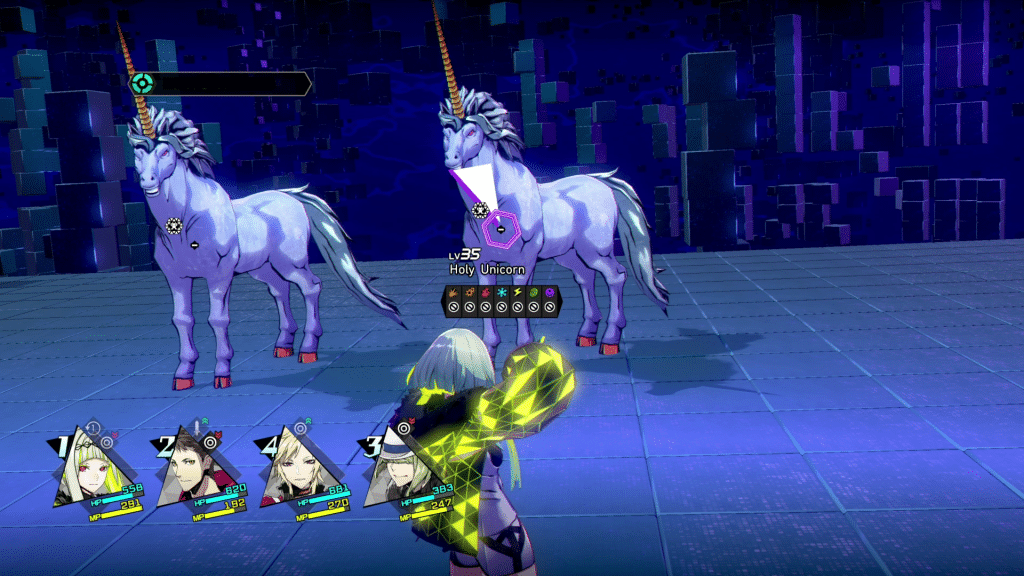Click the teal gauge icon on the top bar

coord(143,84)
